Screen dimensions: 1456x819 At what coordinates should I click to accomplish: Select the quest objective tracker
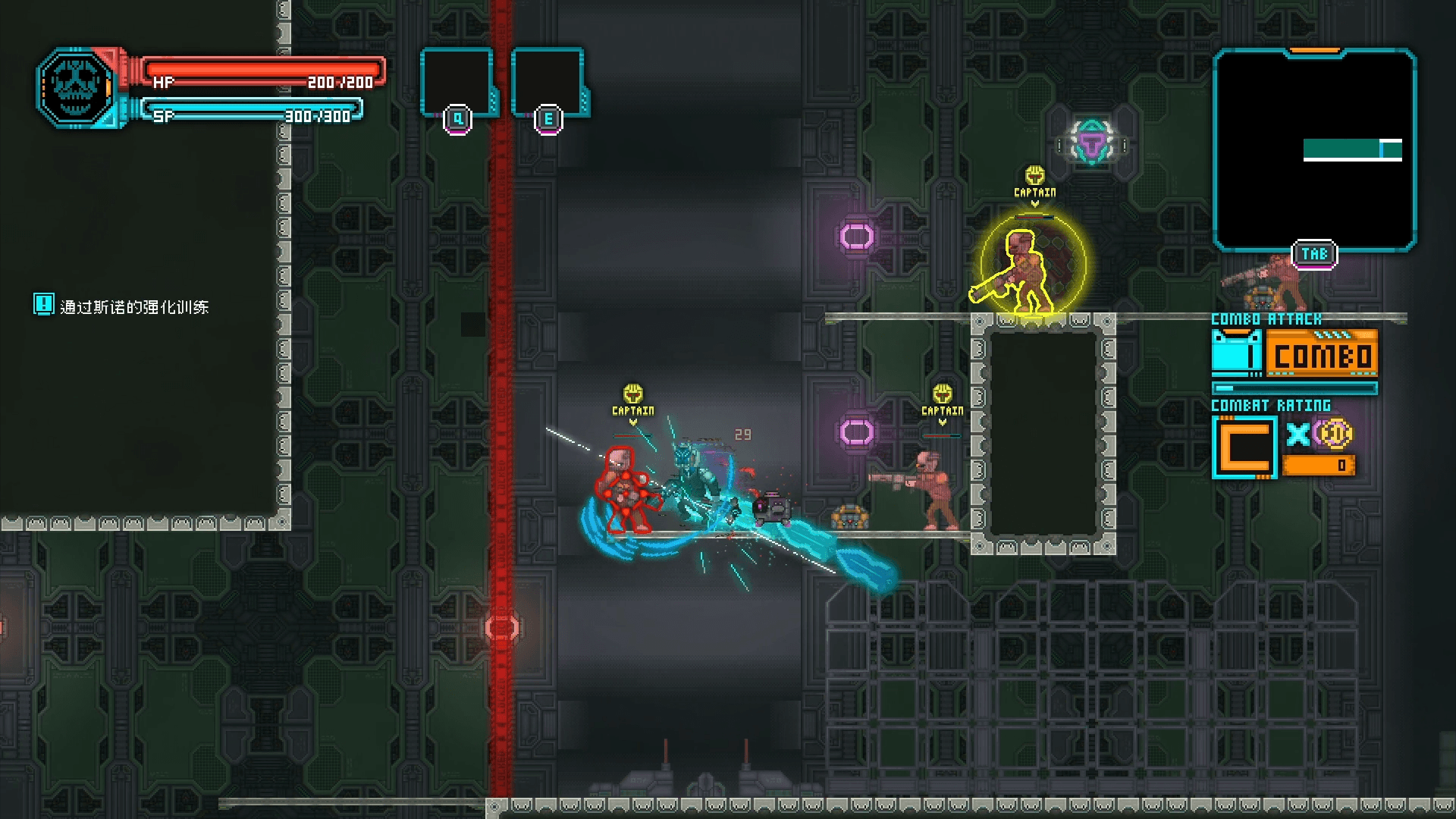(x=123, y=306)
